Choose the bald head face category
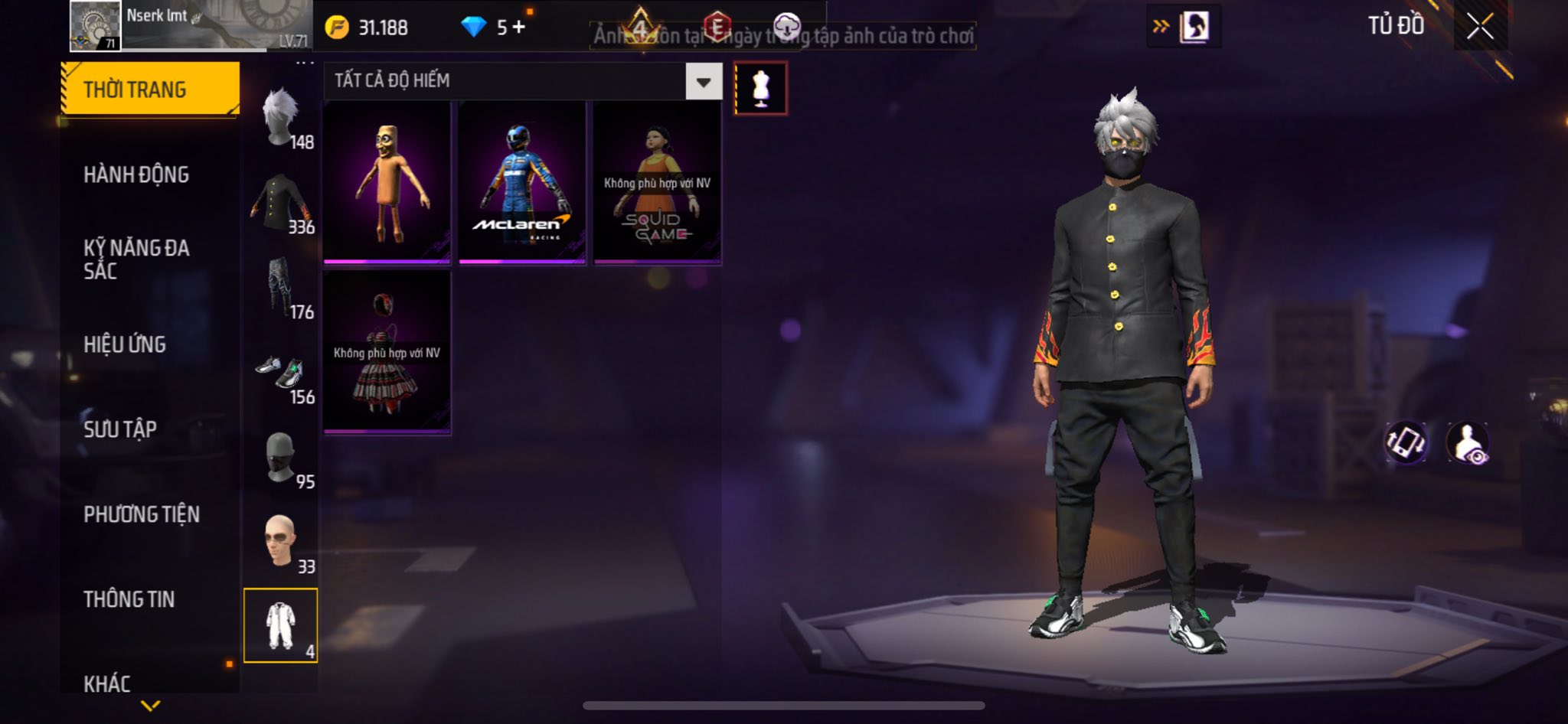1568x724 pixels. 282,543
